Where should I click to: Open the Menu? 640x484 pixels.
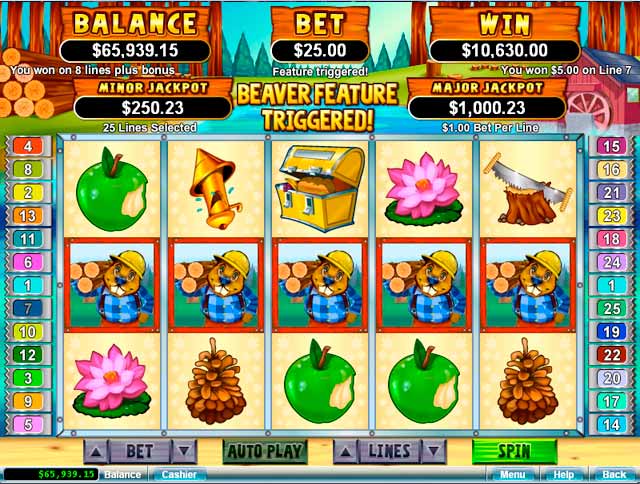[x=513, y=474]
